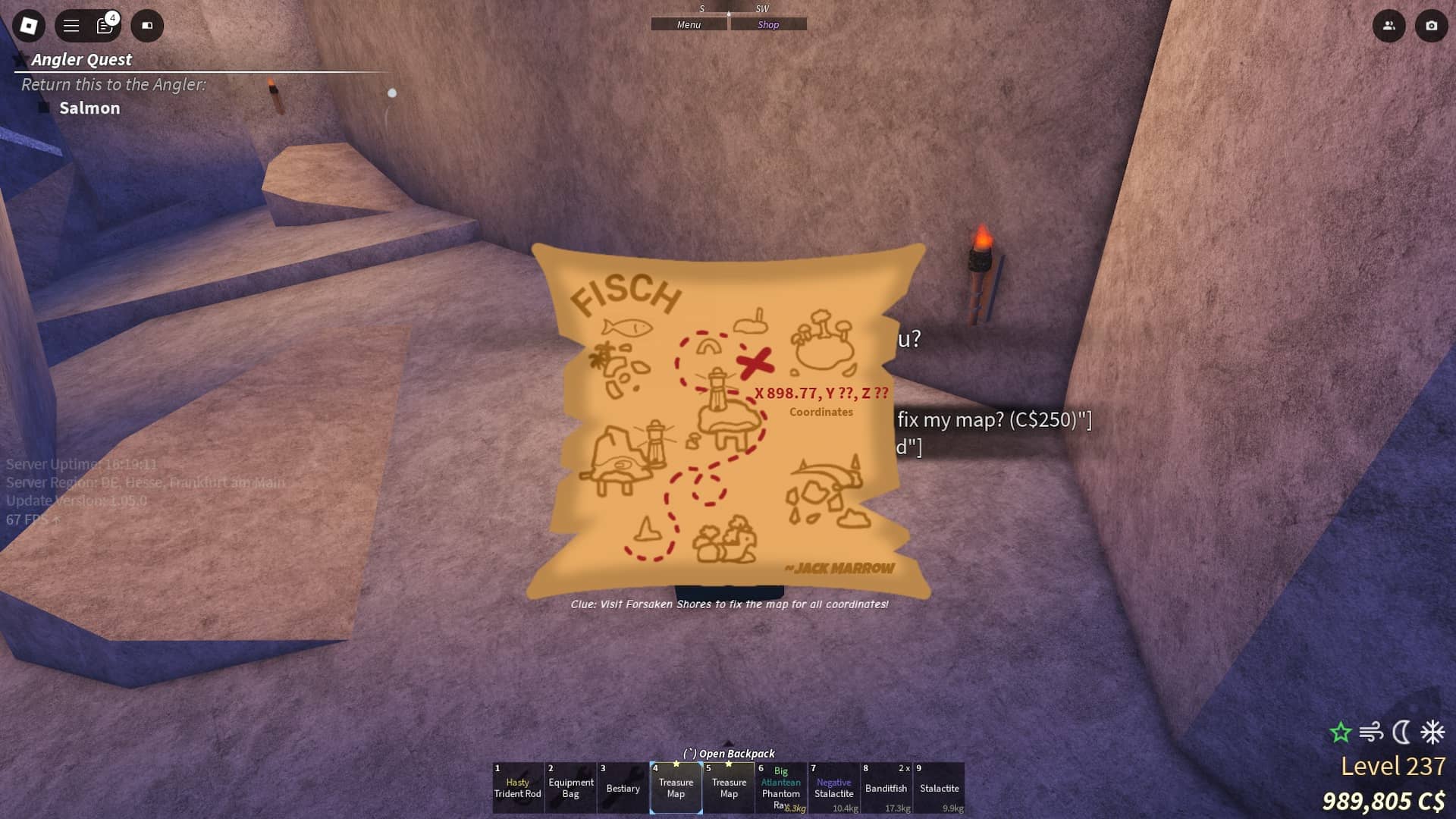Take a screenshot with the camera icon
1456x819 pixels.
1429,25
